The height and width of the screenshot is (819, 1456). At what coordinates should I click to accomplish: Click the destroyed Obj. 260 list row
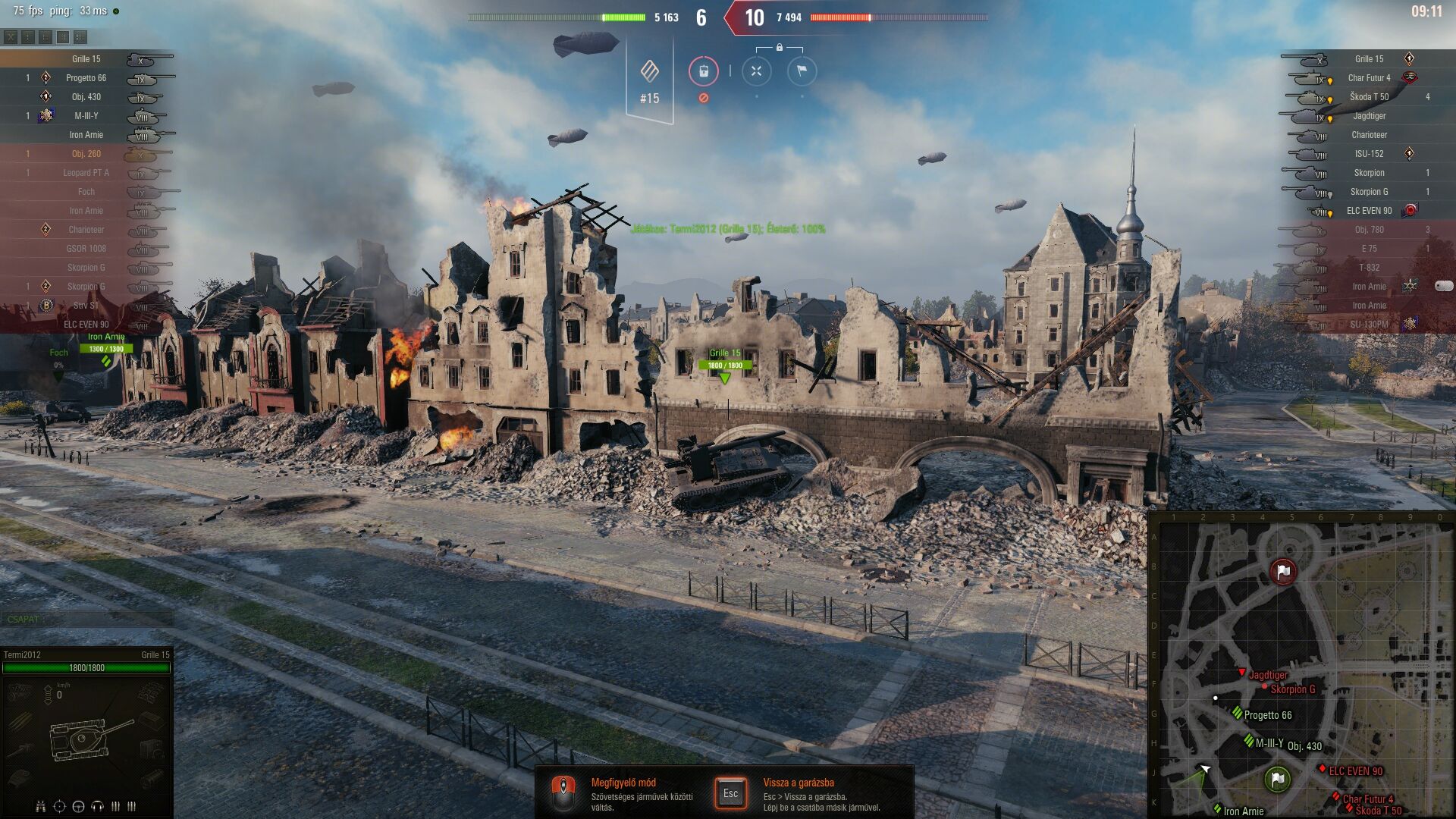[86, 154]
